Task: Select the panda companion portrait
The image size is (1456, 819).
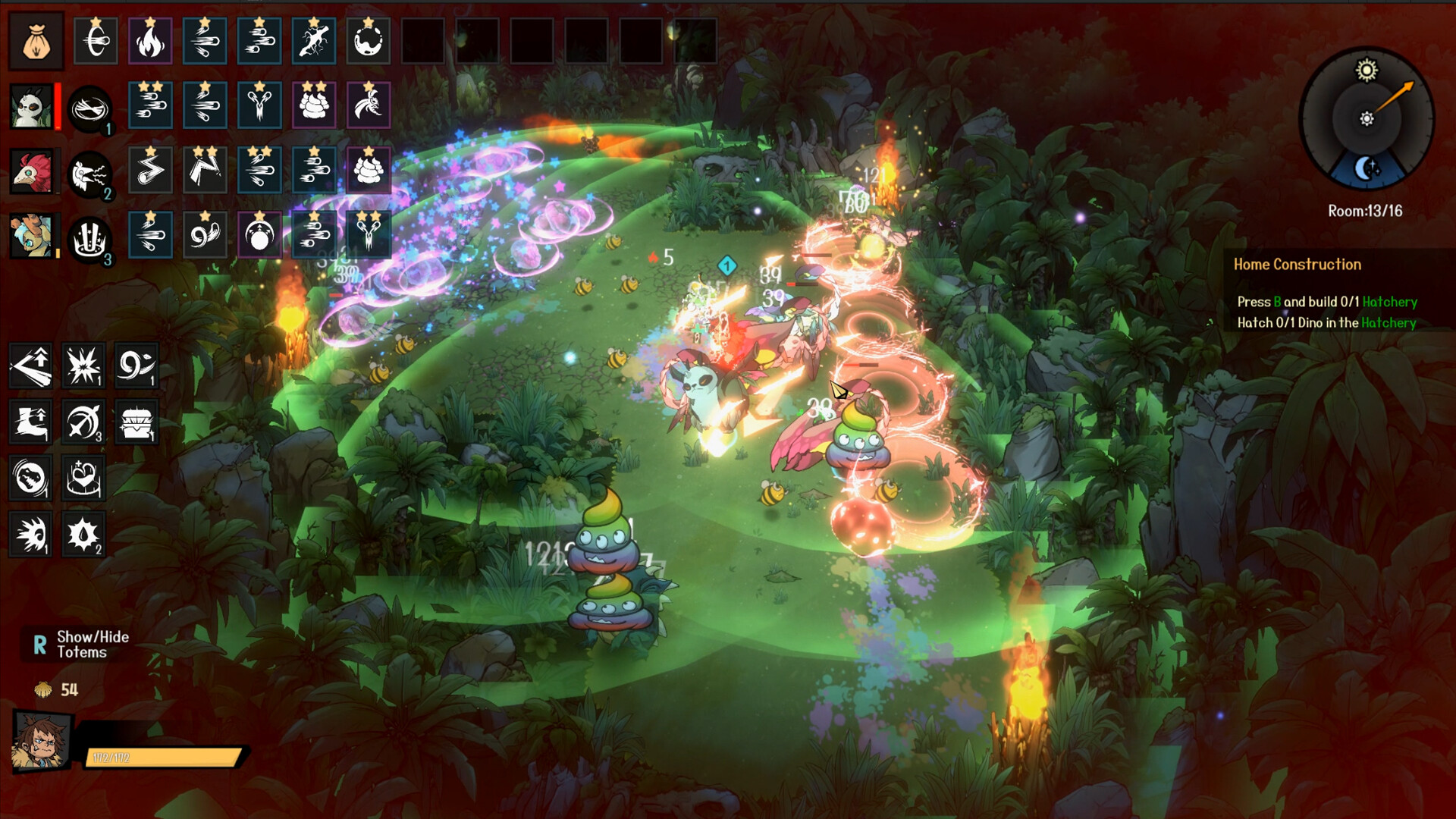Action: (x=32, y=106)
